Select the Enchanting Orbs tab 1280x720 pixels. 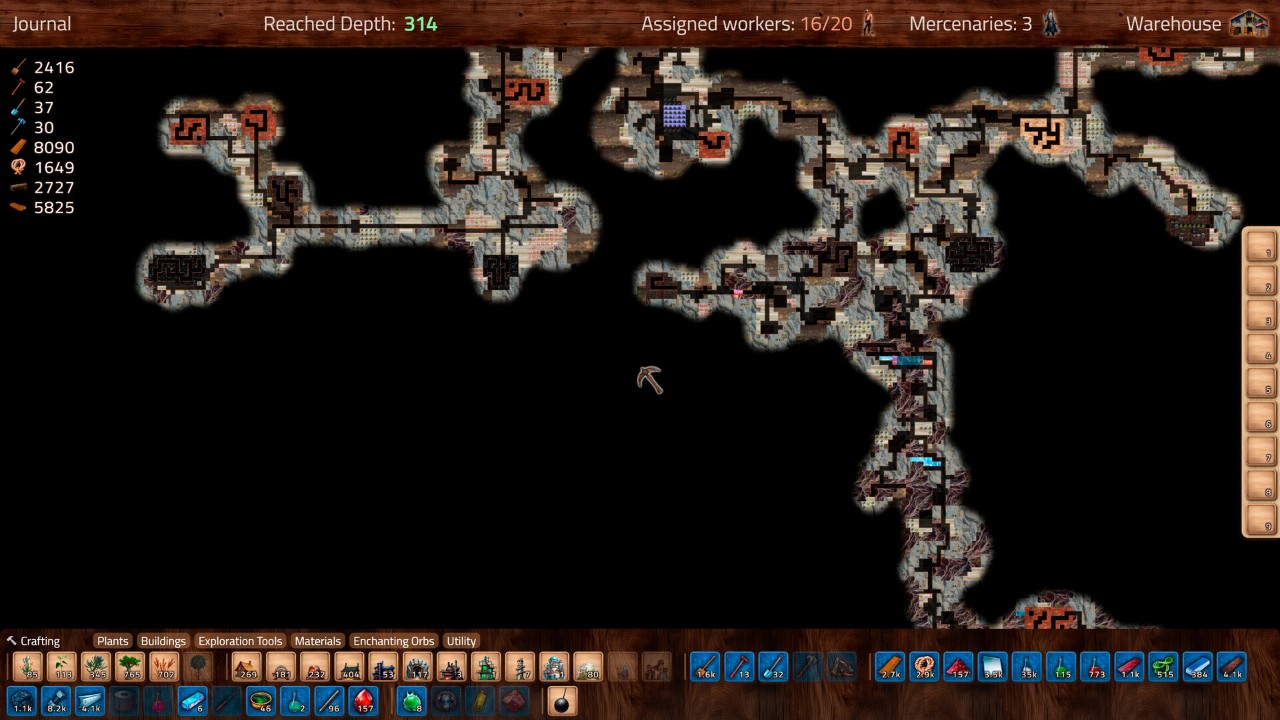(x=394, y=641)
